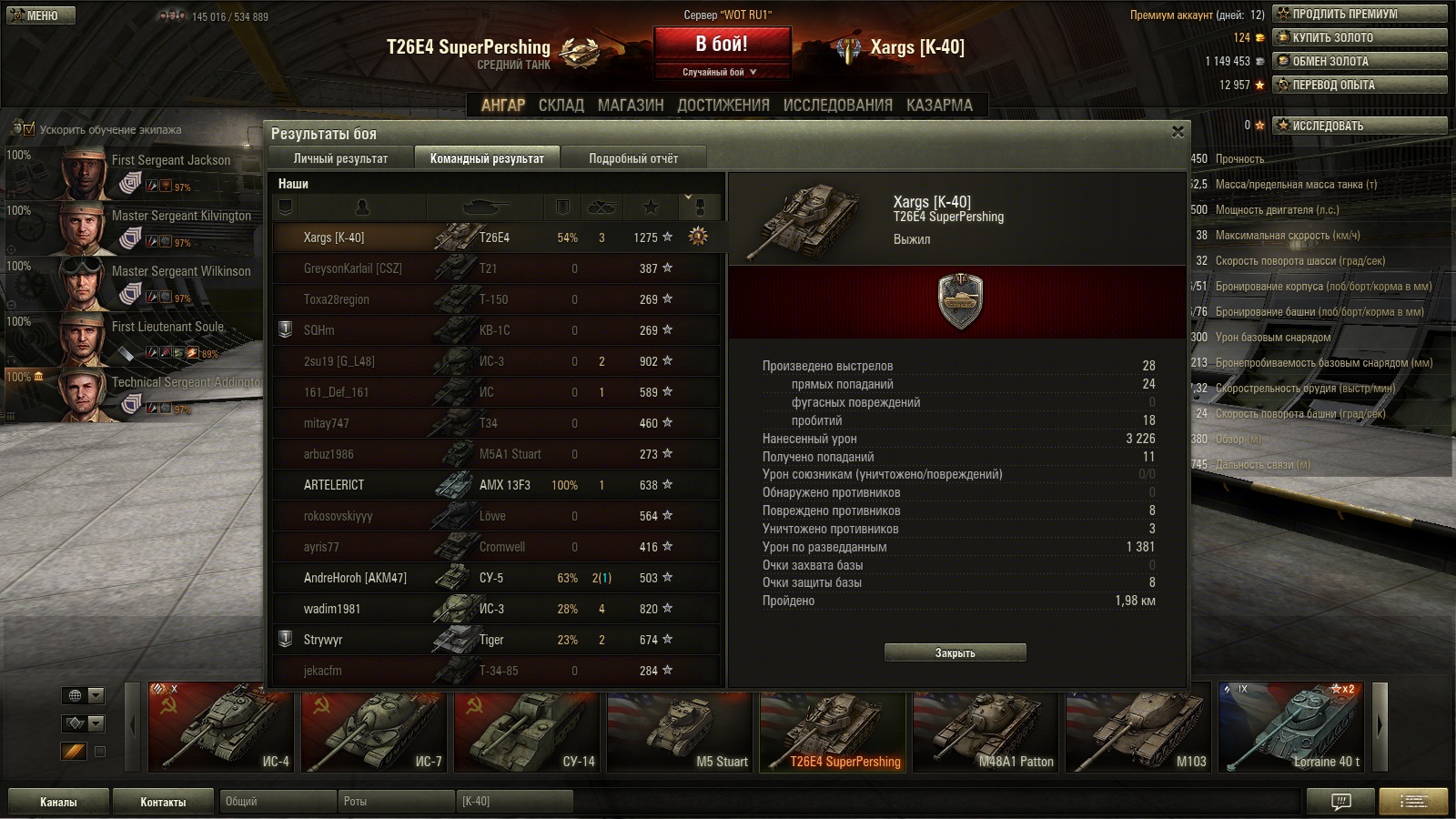Viewport: 1456px width, 819px height.
Task: Close the battle results window
Action: [x=1178, y=132]
